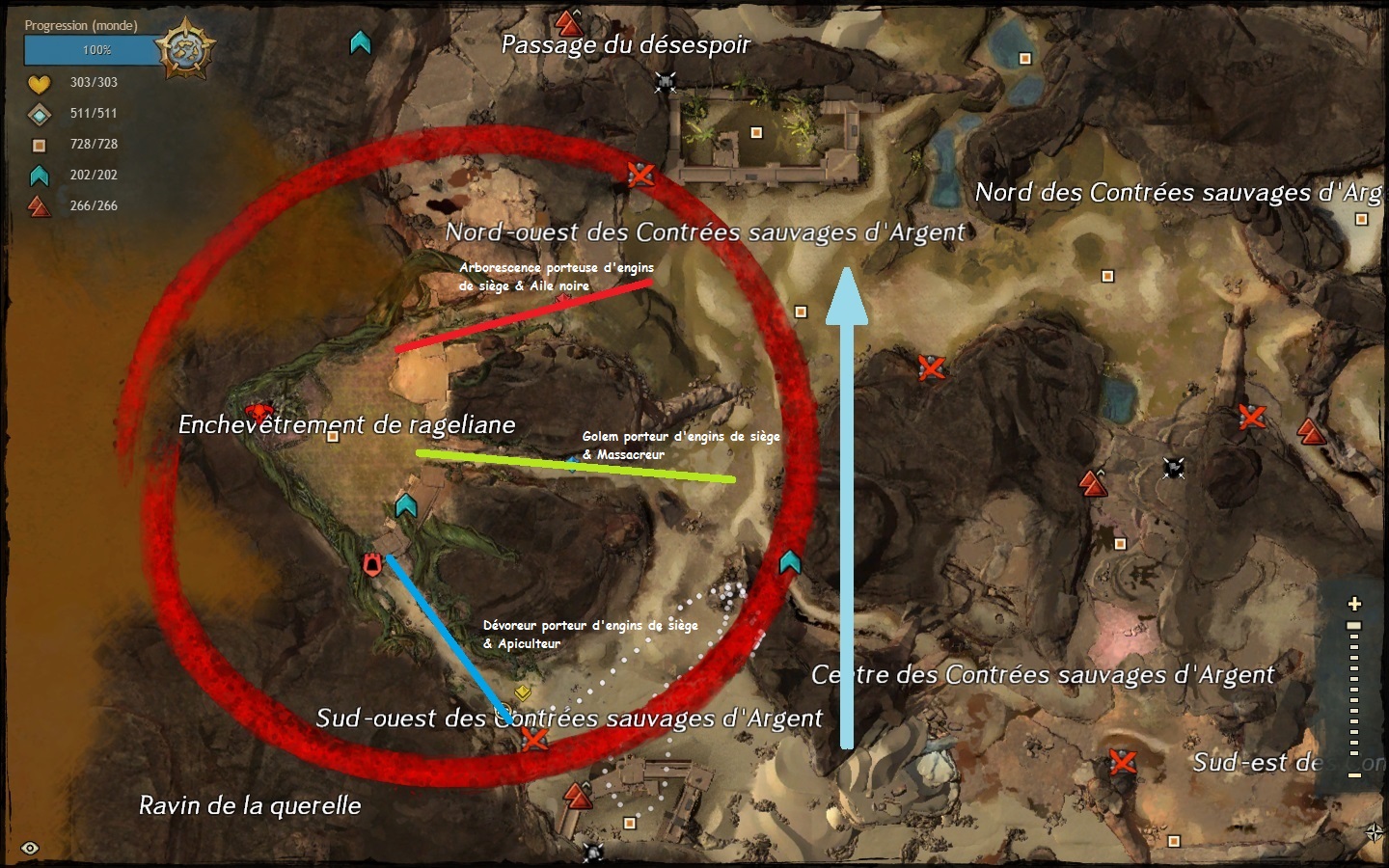The height and width of the screenshot is (868, 1389).
Task: Select the hero challenge diamond icon beside 511/511
Action: pyautogui.click(x=39, y=113)
